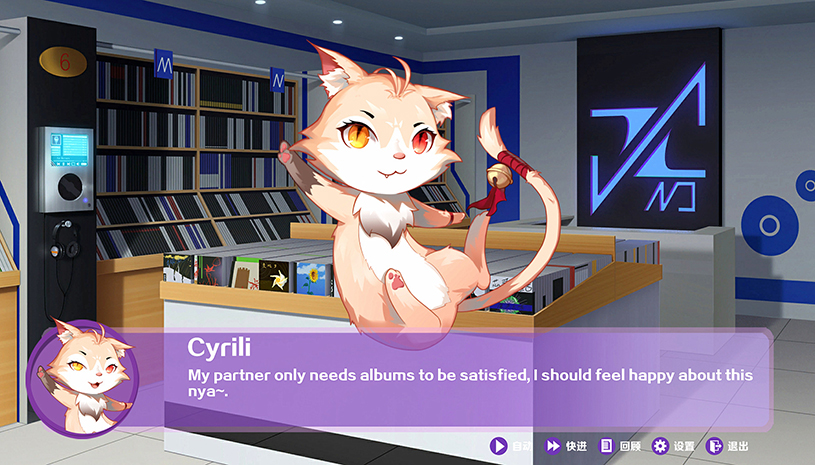This screenshot has height=465, width=815.
Task: Exit the game with the 退出 button
Action: pos(728,446)
